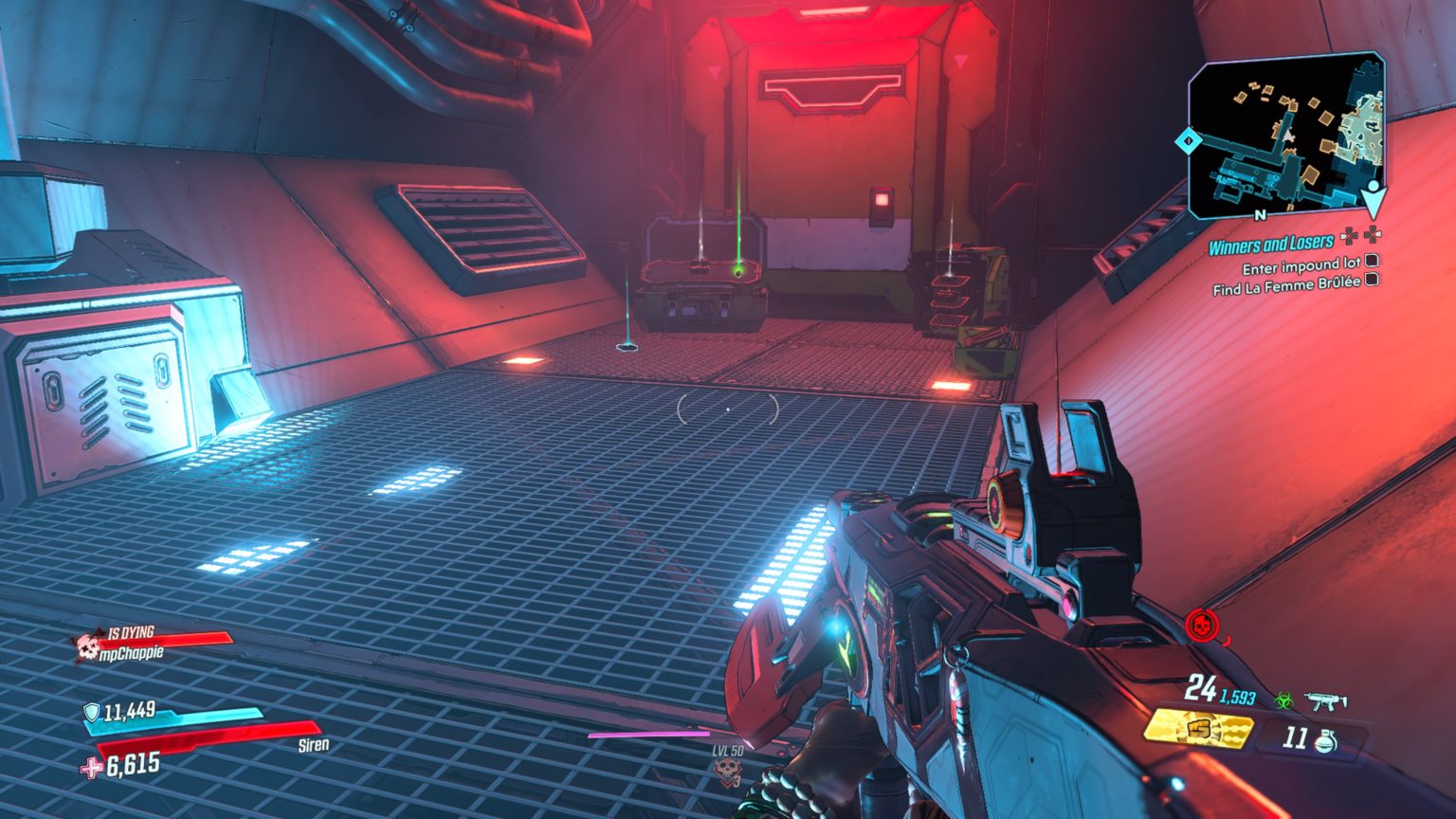
Task: Click the mpChappie player name
Action: [133, 652]
